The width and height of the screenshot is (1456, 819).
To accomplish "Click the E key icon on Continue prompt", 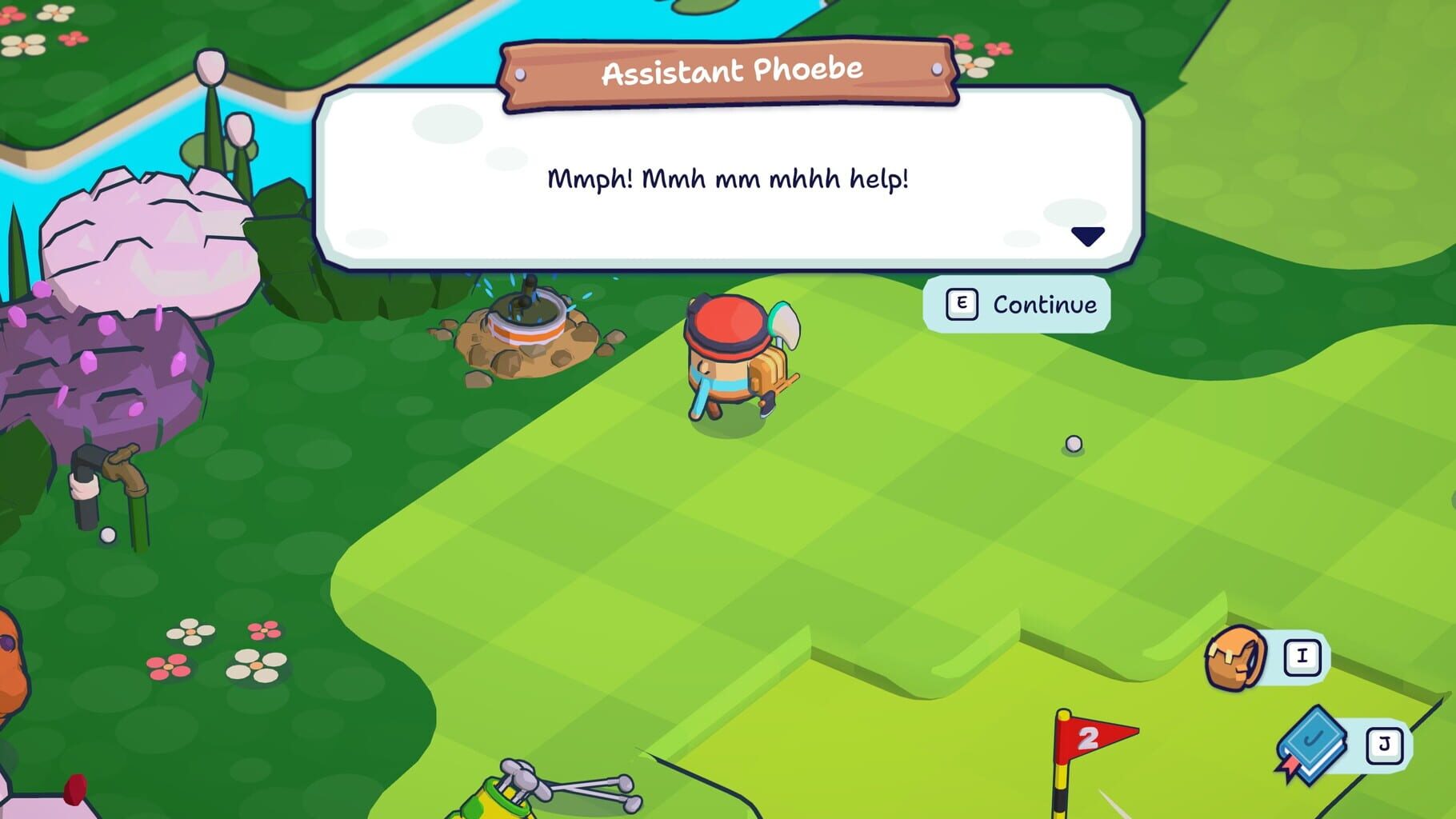I will pos(961,304).
